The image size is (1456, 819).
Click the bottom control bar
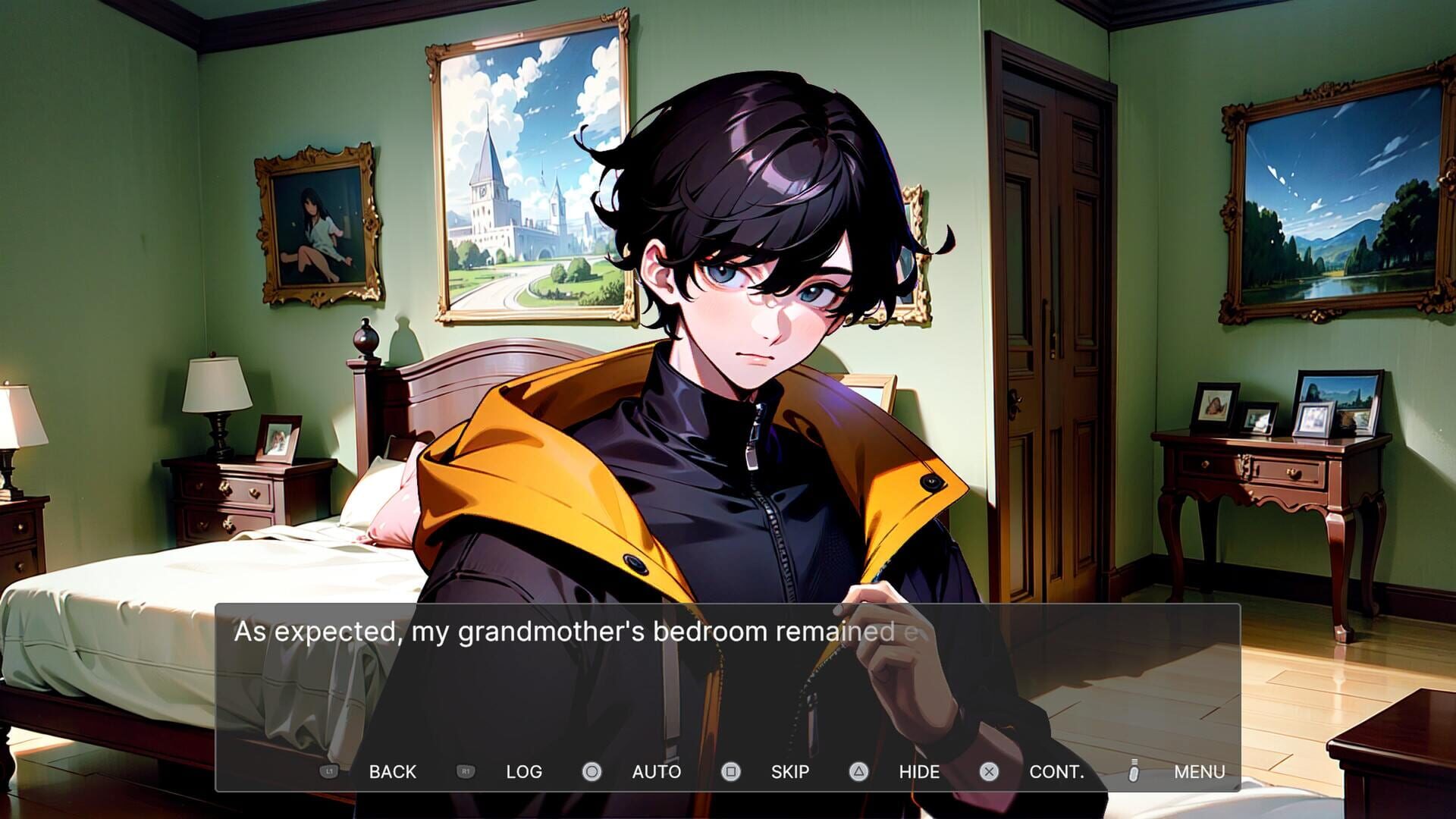pos(728,771)
